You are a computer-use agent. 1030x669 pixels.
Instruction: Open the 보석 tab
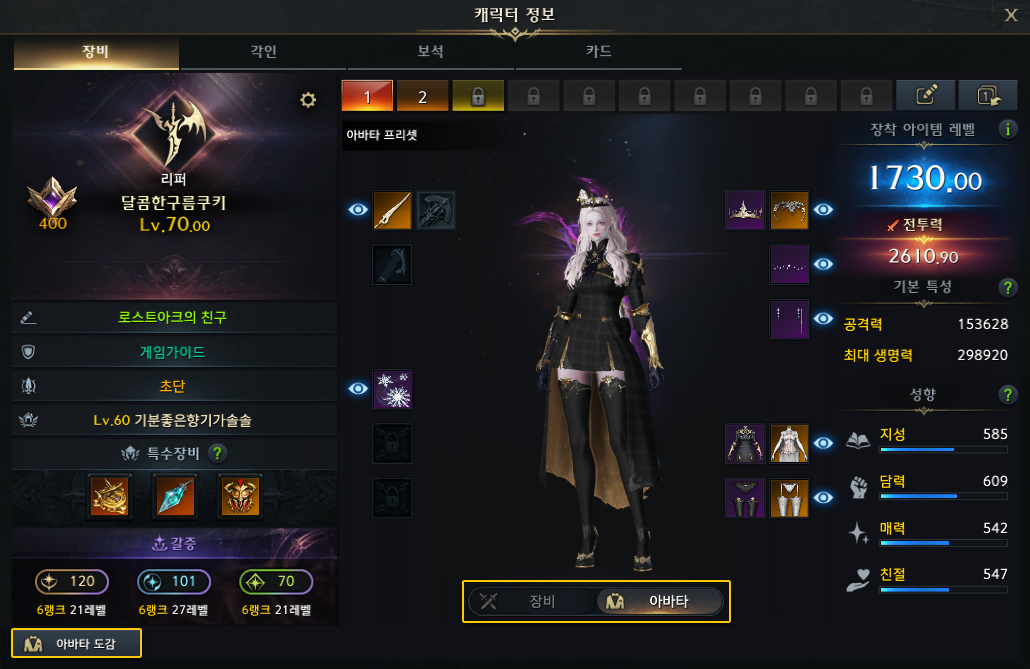coord(430,52)
